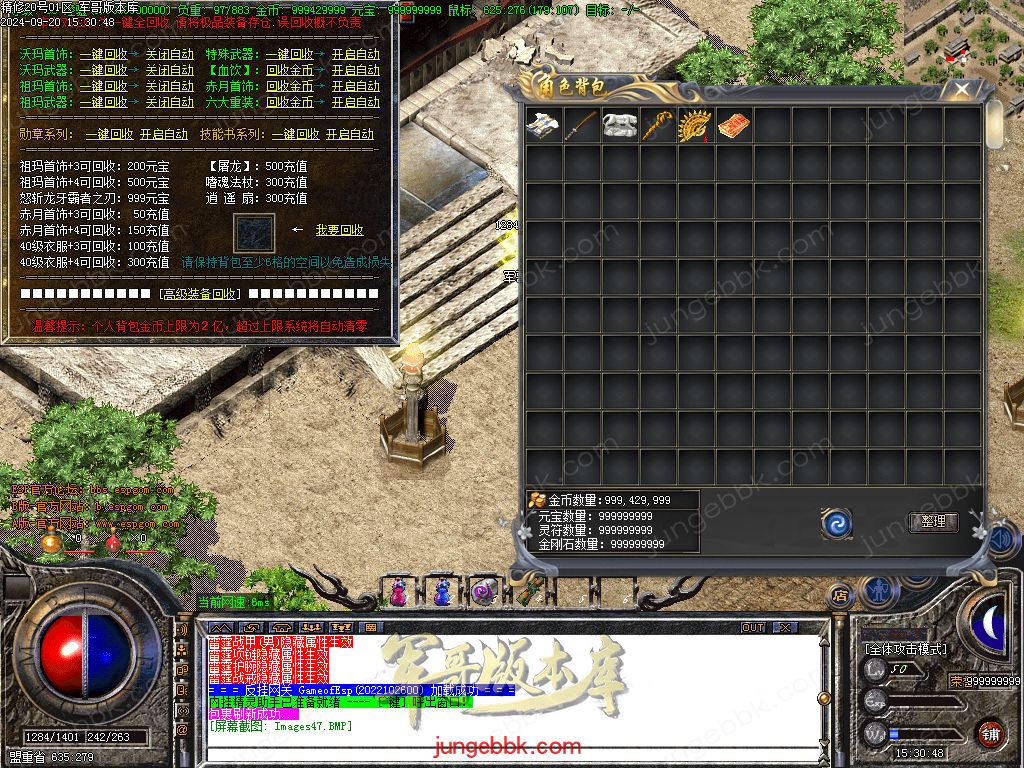The height and width of the screenshot is (768, 1024).
Task: Click 开启自动 for 特殊武器
Action: [355, 54]
